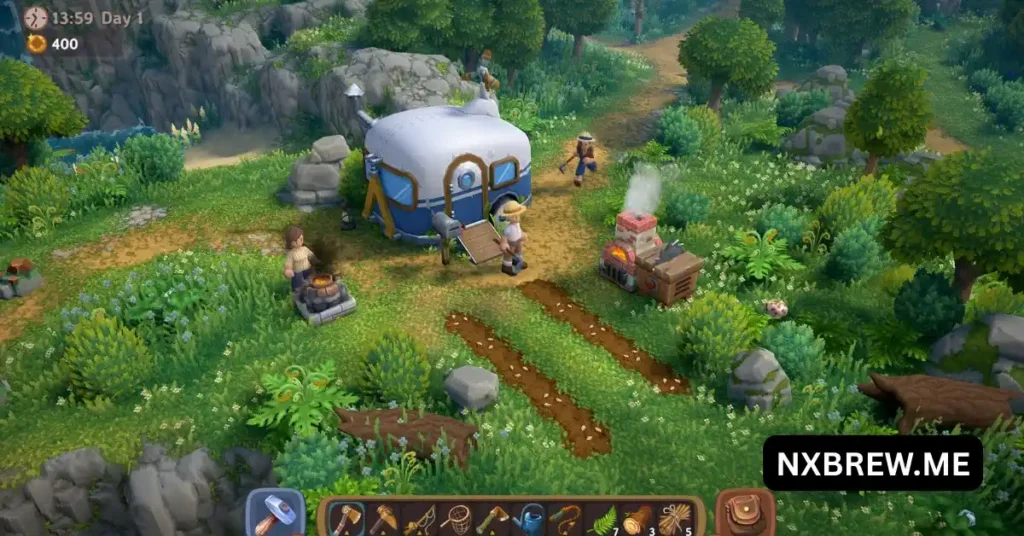This screenshot has width=1024, height=536.
Task: Select the slingshot hotbar slot
Action: 565,519
